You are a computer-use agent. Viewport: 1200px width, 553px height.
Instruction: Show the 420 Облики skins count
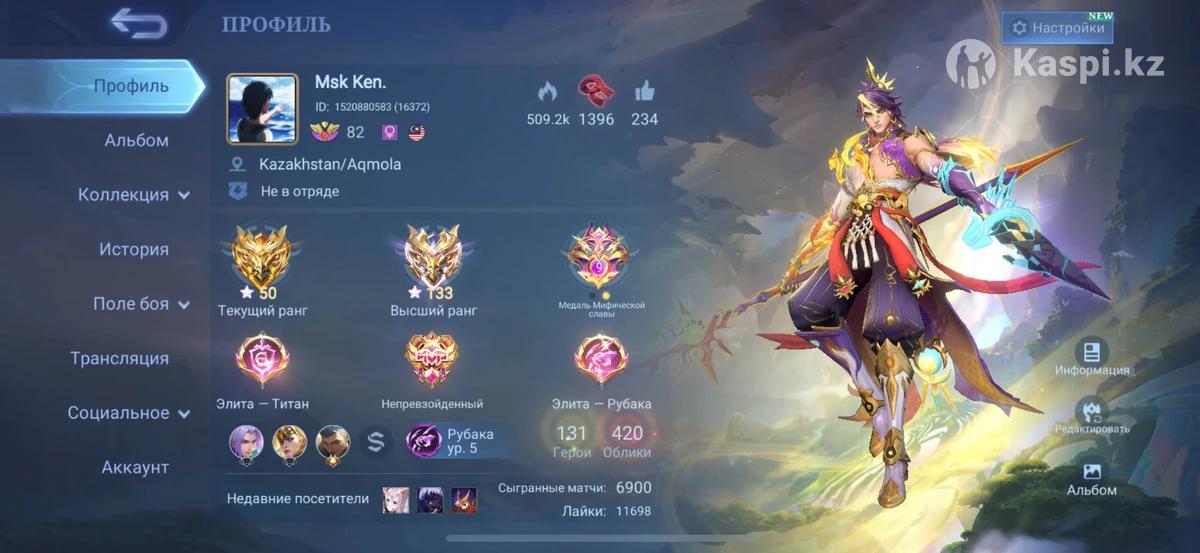(x=627, y=441)
